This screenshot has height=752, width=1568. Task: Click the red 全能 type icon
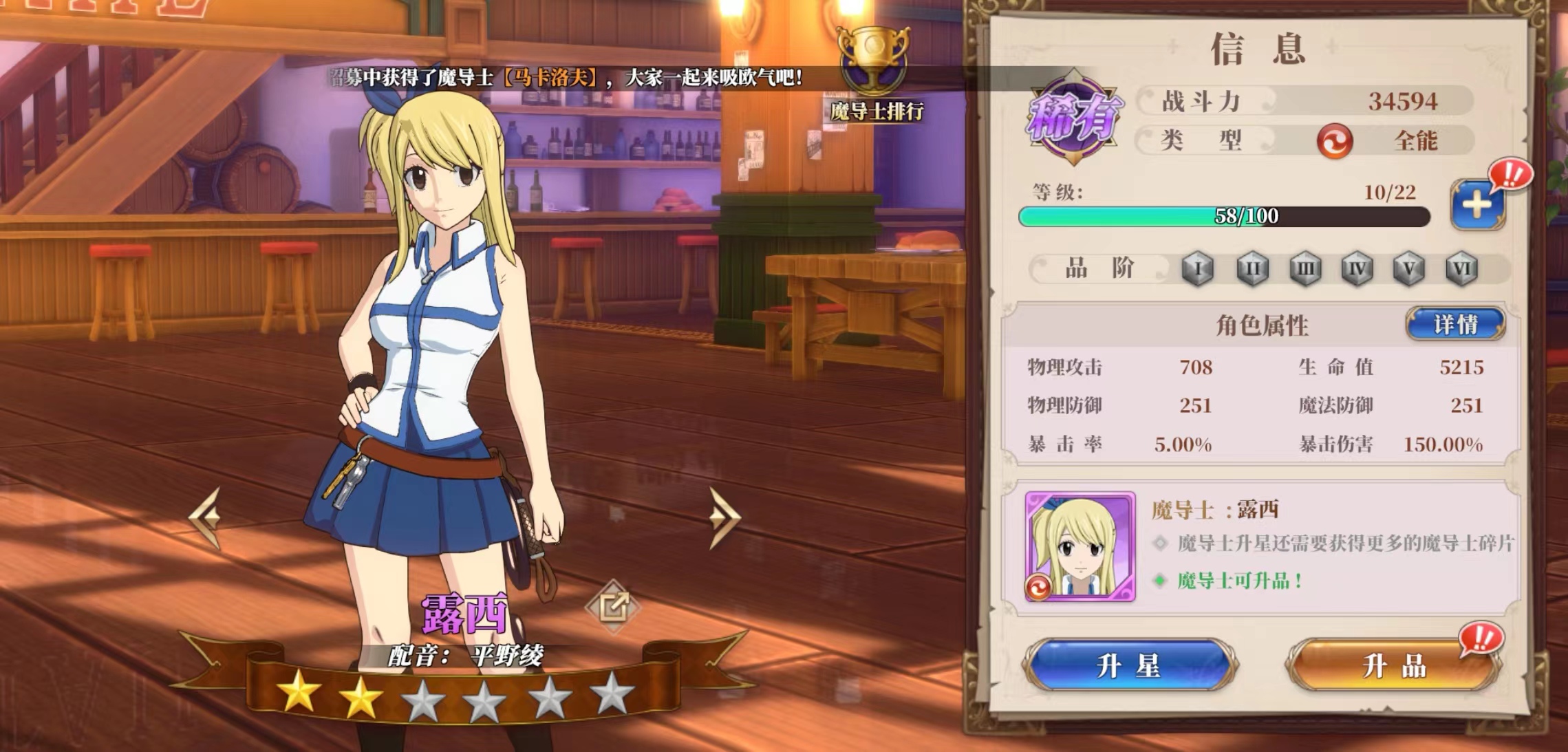1334,141
